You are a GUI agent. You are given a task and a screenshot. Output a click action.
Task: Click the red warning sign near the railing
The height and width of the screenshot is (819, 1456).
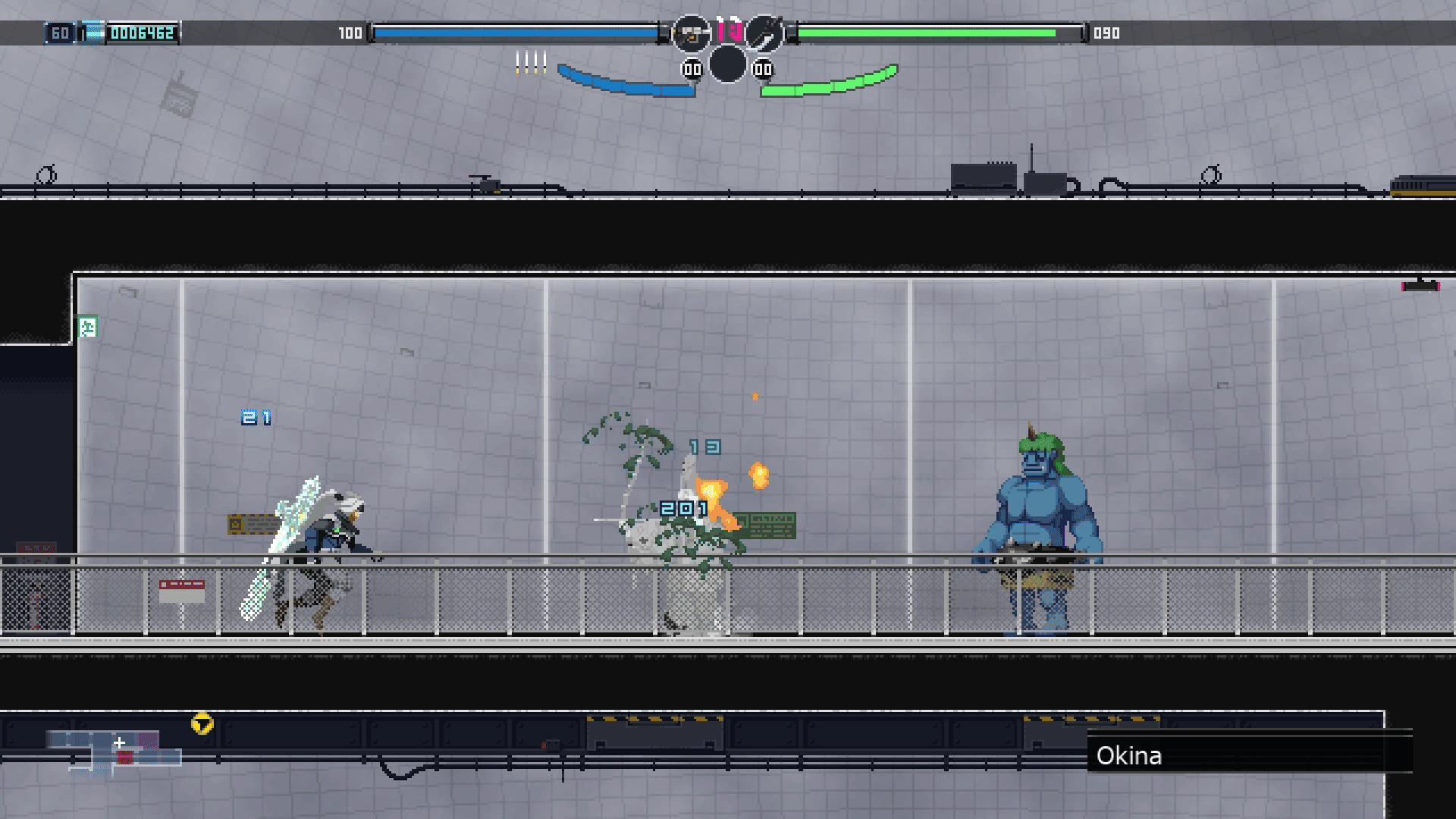tap(181, 584)
